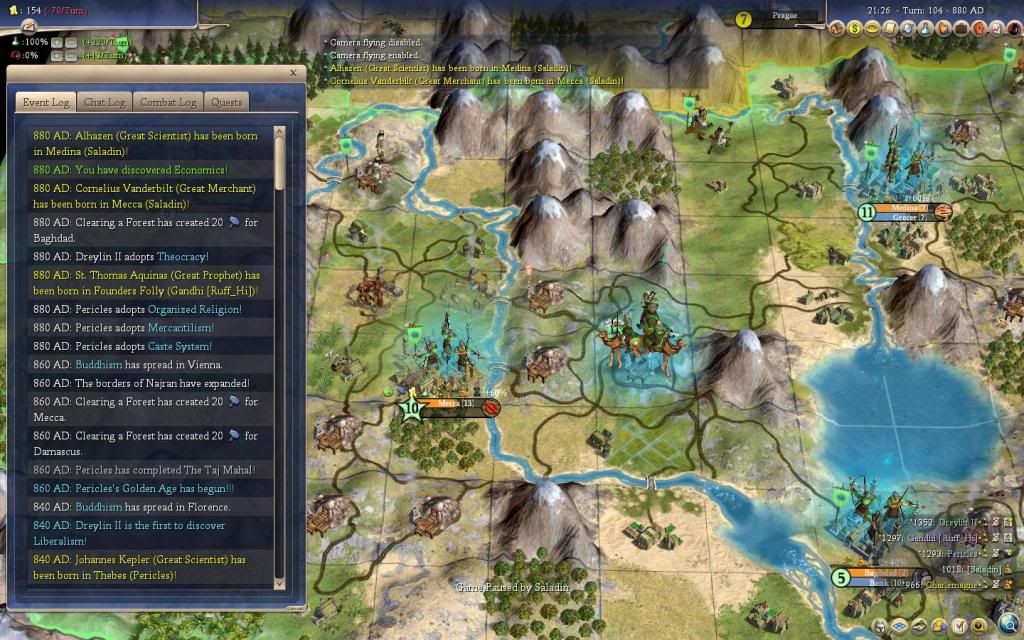Select the Mecca city name bar
Viewport: 1024px width, 640px height.
(x=450, y=405)
